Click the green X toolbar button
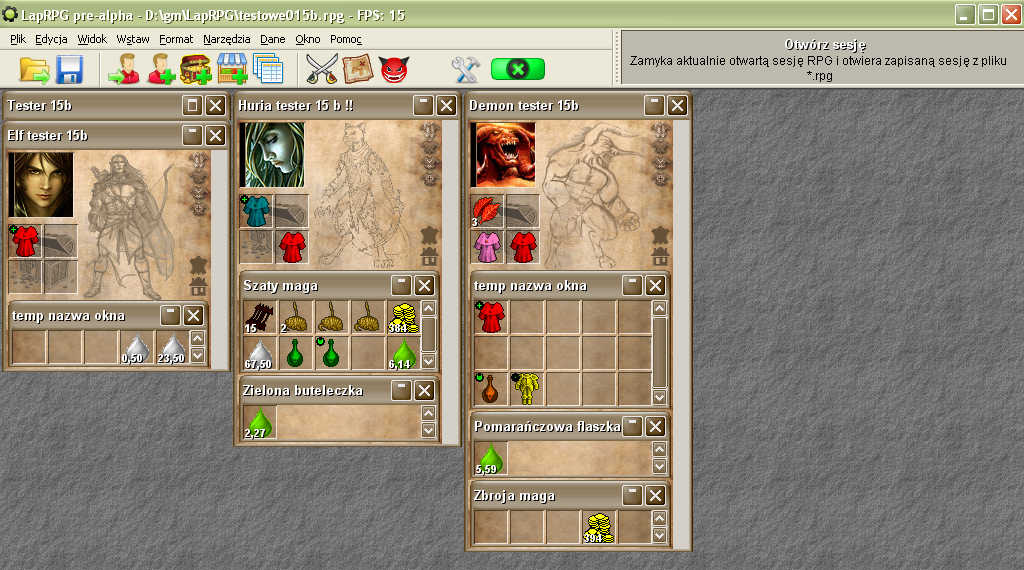Image resolution: width=1024 pixels, height=570 pixels. pos(518,69)
